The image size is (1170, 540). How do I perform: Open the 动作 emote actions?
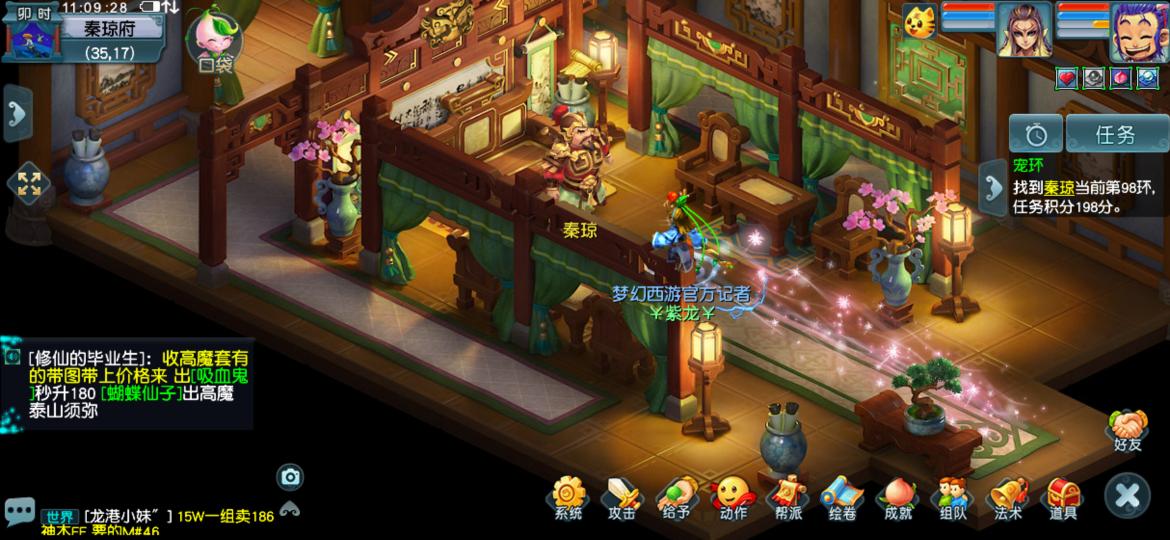coord(732,497)
